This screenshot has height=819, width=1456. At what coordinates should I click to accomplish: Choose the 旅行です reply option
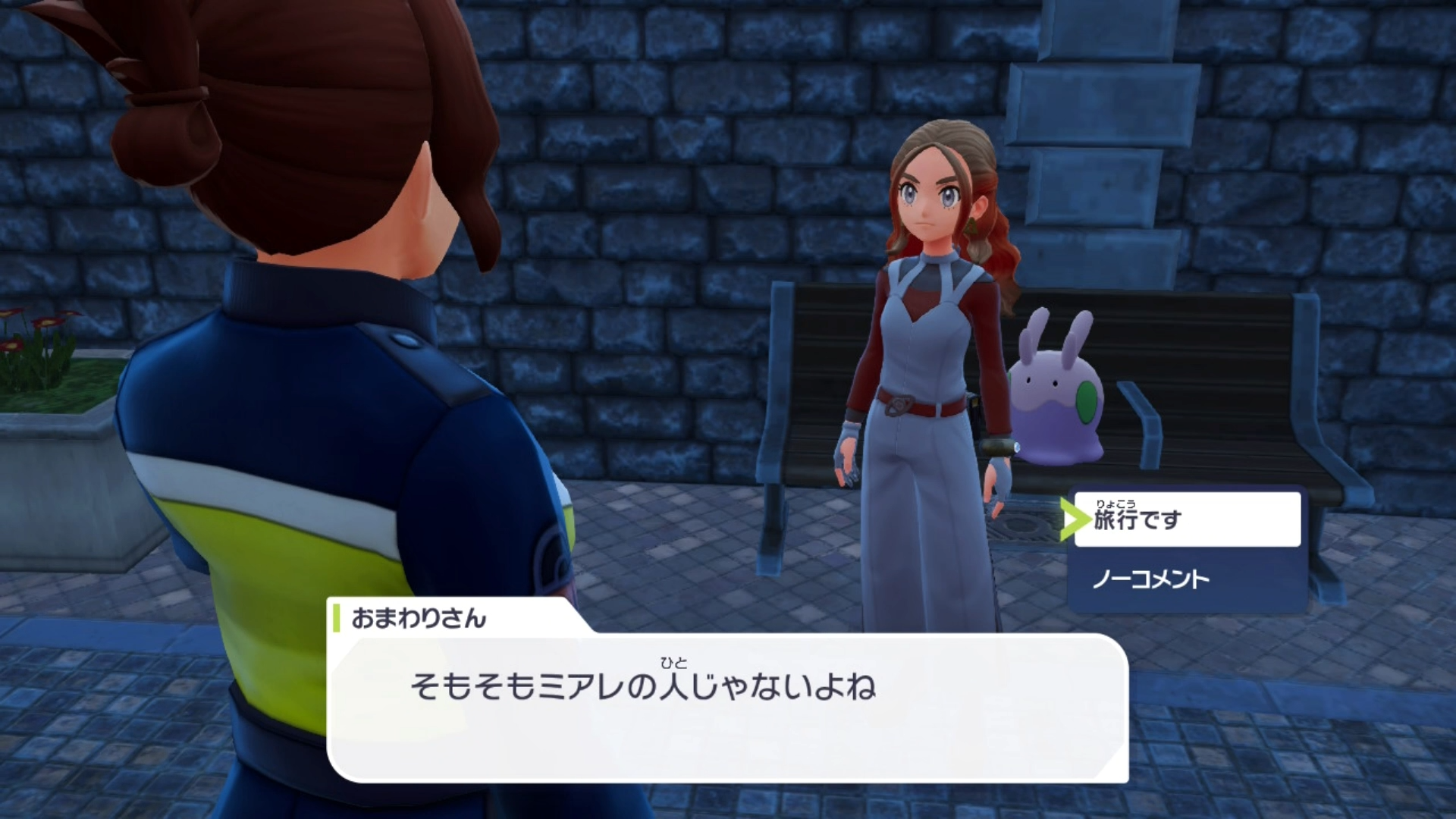(x=1187, y=519)
